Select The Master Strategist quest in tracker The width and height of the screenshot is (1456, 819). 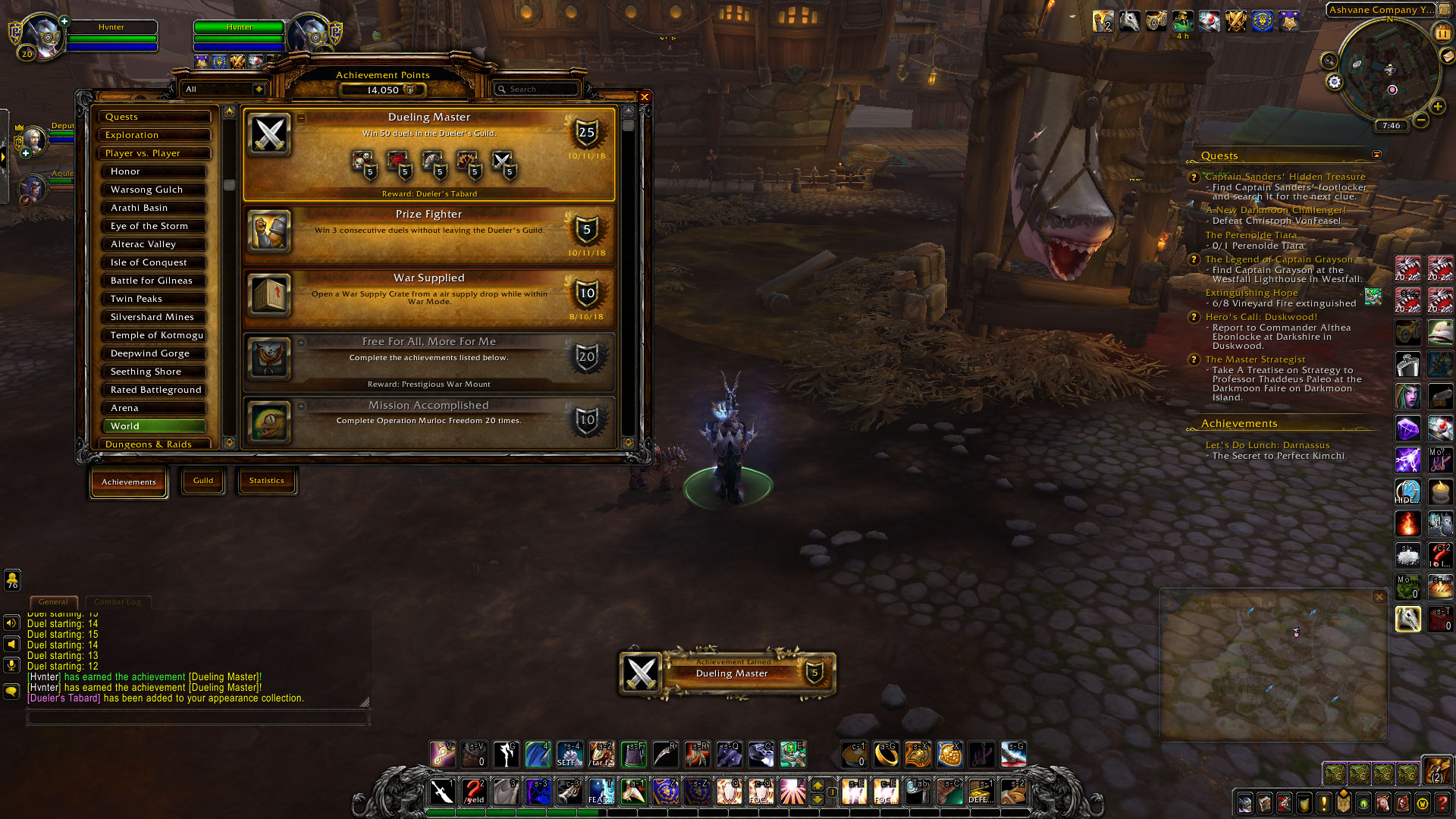pos(1255,359)
